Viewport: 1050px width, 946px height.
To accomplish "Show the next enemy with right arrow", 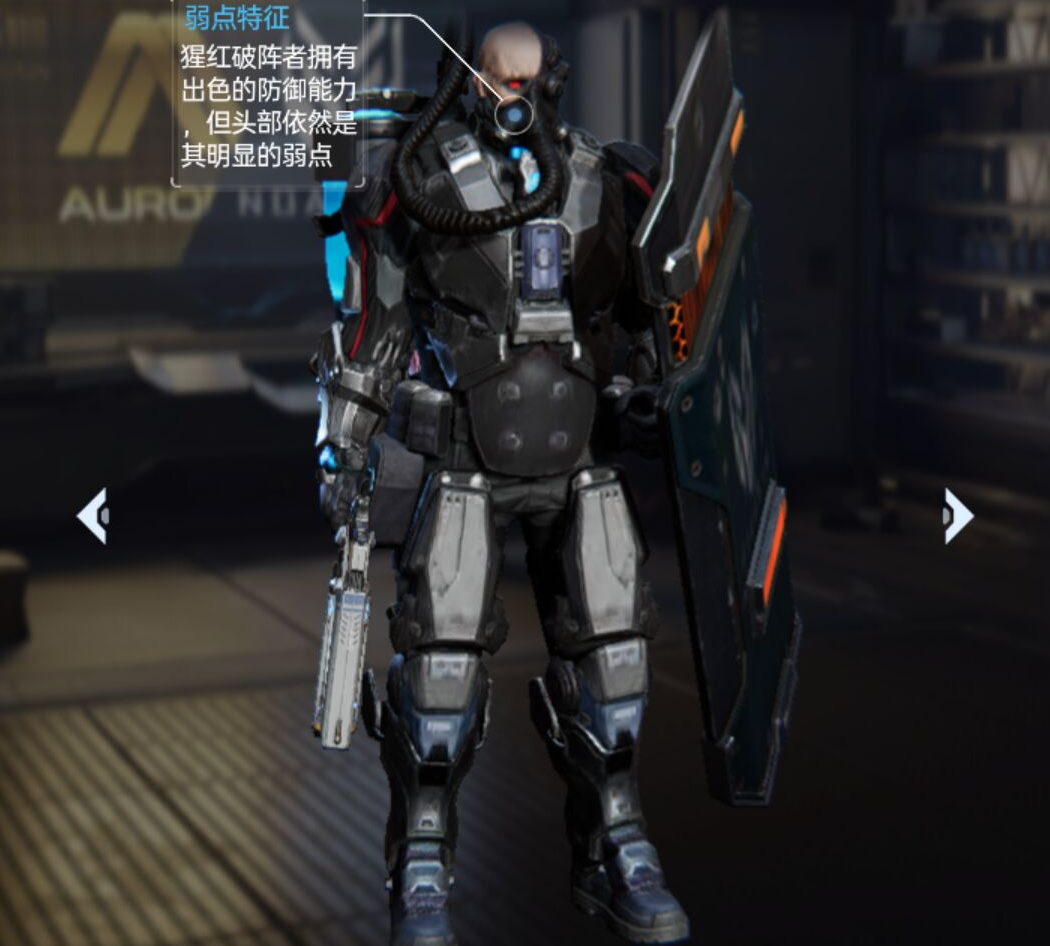I will click(957, 516).
